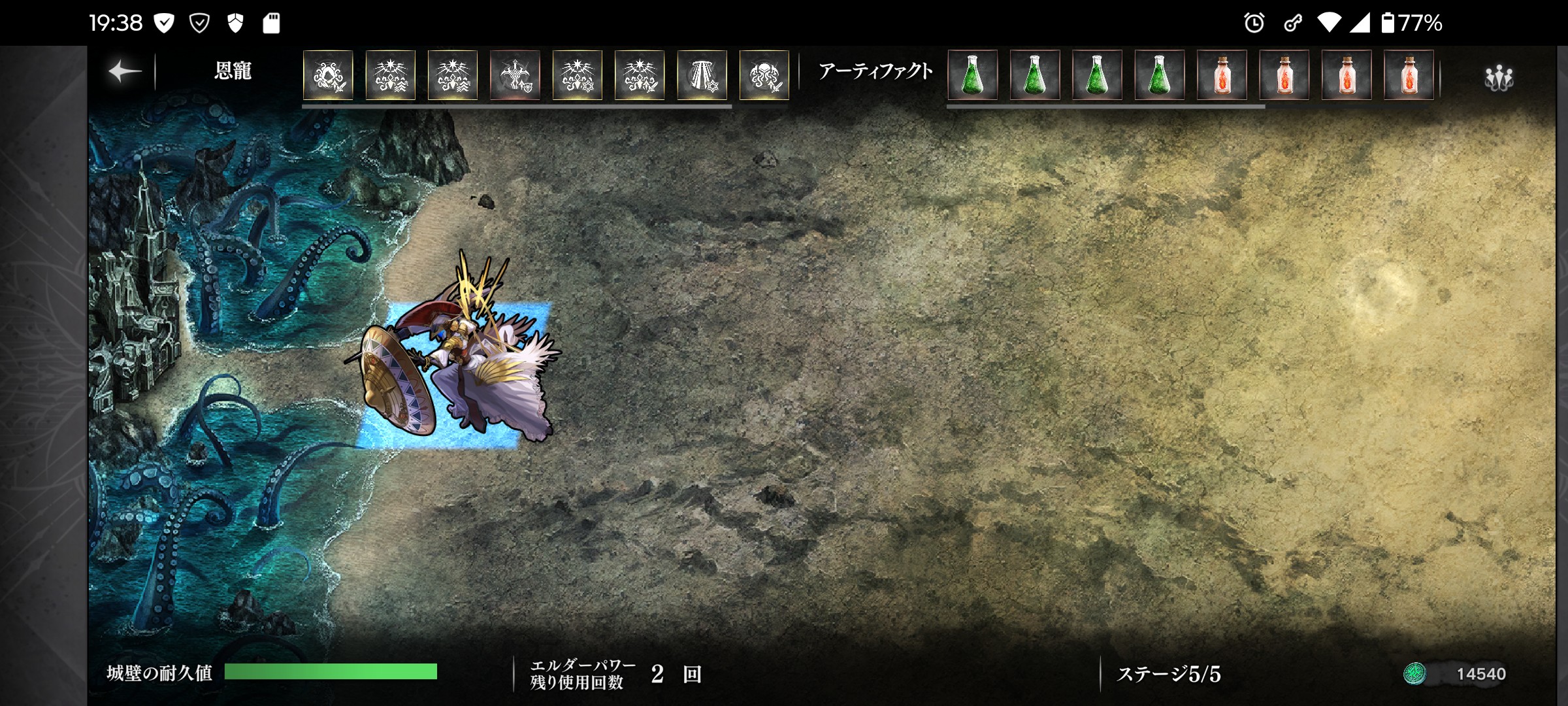Select the starburst blessing with sword symbol
The height and width of the screenshot is (706, 1568).
[640, 75]
